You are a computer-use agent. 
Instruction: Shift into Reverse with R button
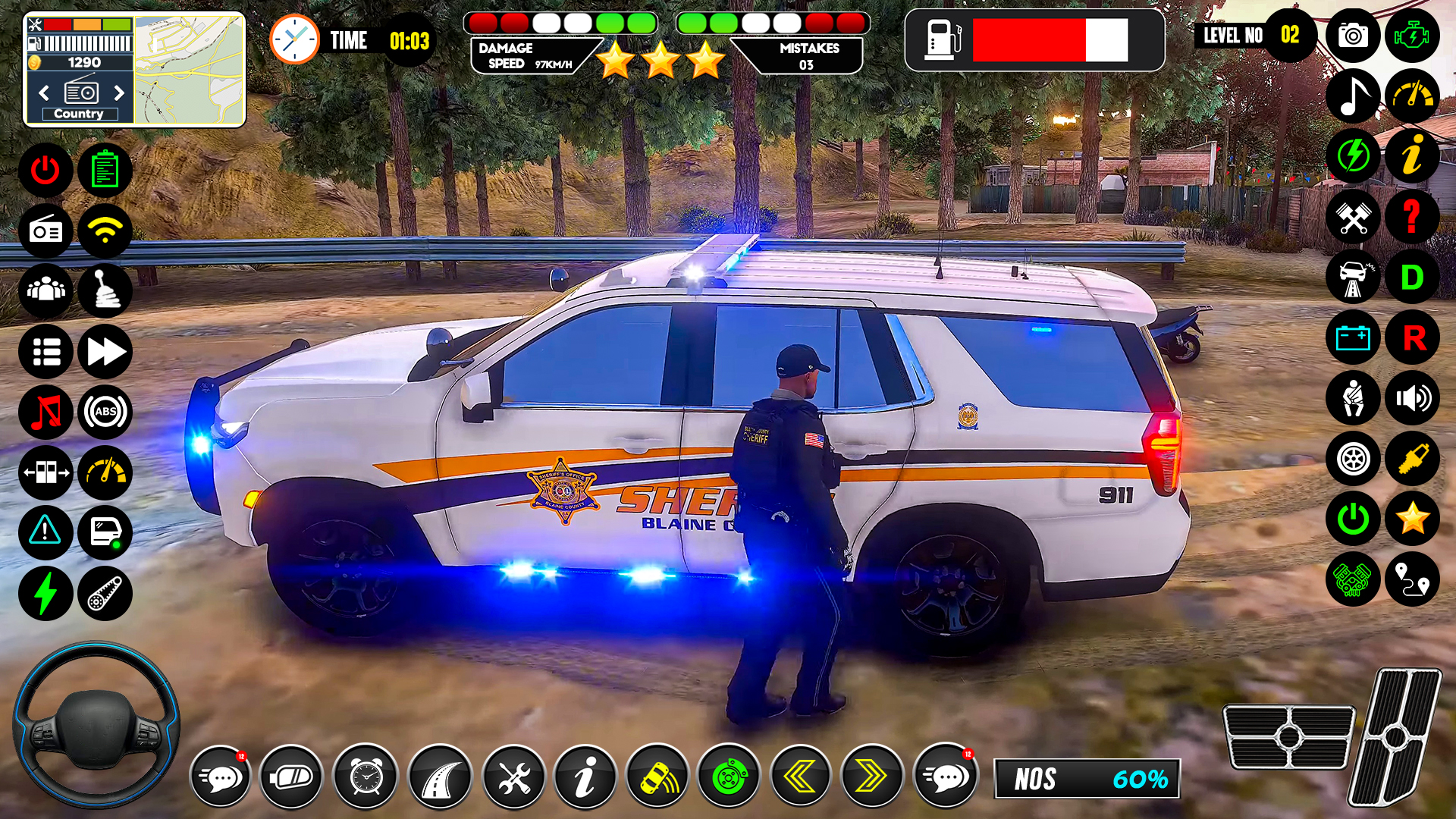tap(1412, 338)
